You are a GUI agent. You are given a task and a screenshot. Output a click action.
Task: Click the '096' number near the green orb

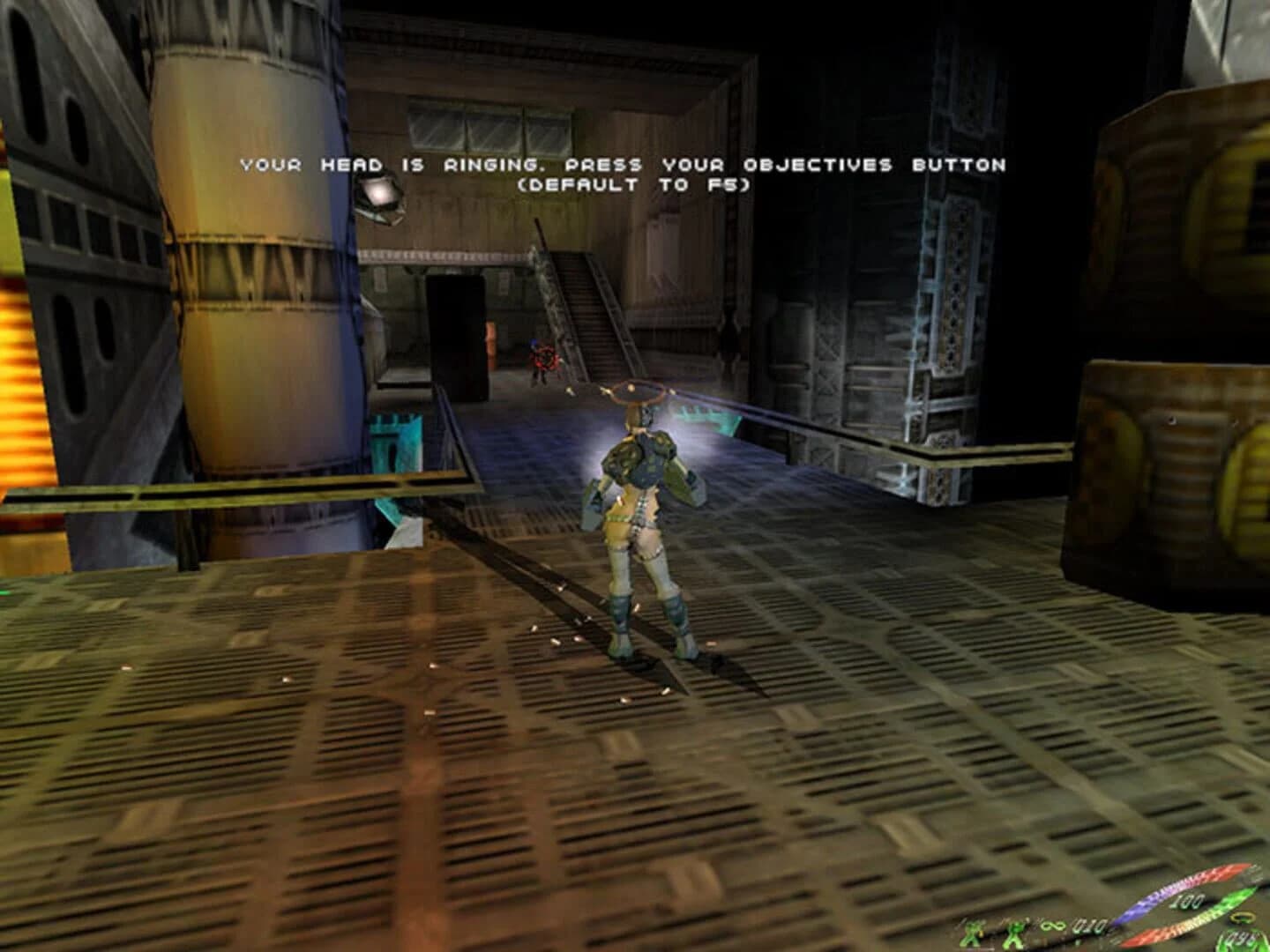click(1238, 937)
